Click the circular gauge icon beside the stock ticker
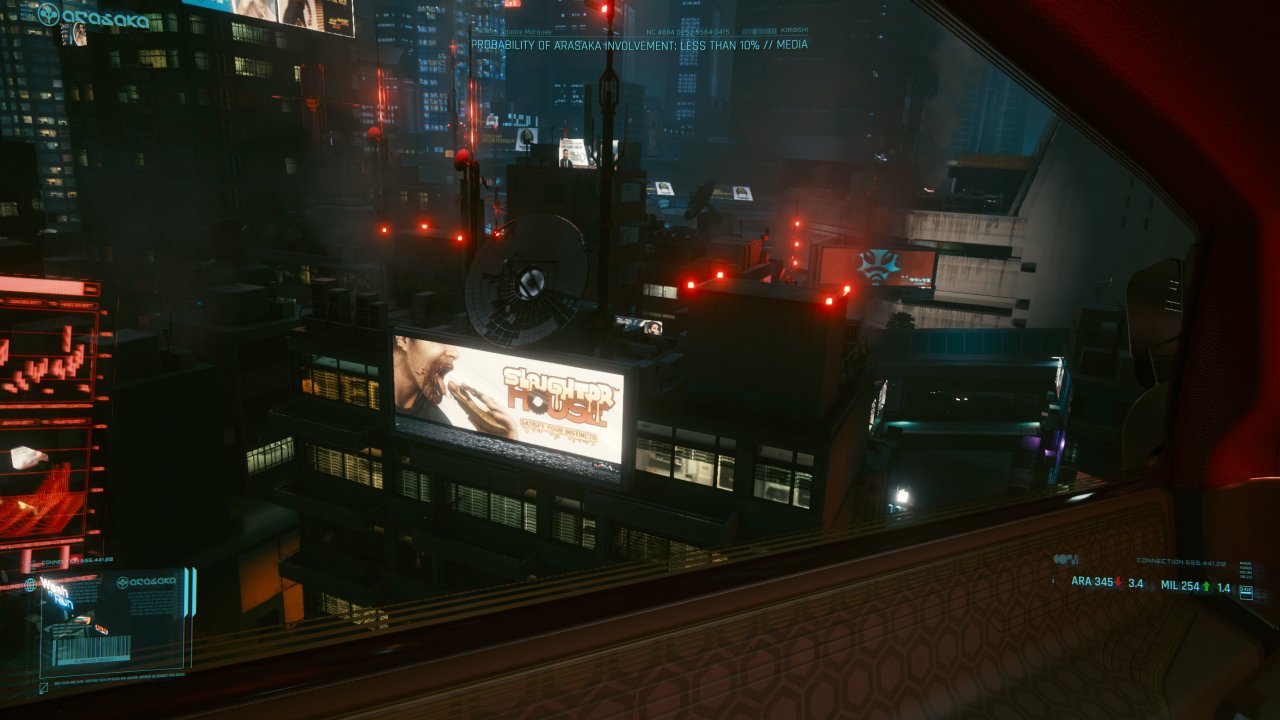Viewport: 1280px width, 720px height. pyautogui.click(x=1061, y=558)
